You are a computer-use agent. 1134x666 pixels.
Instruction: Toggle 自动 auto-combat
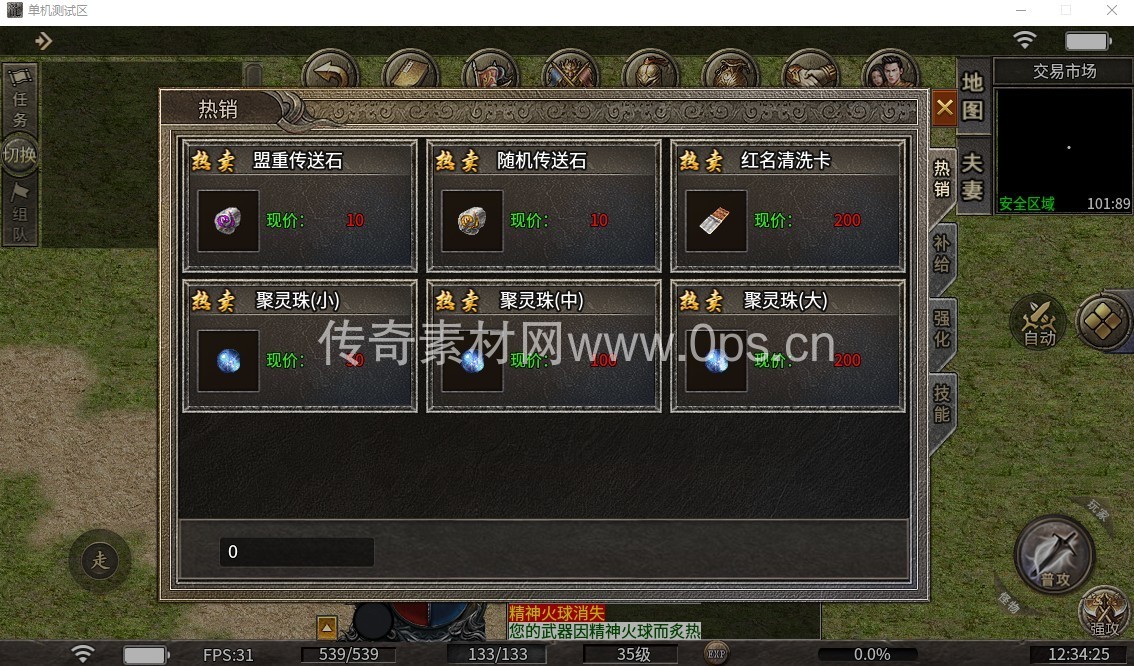point(1039,322)
